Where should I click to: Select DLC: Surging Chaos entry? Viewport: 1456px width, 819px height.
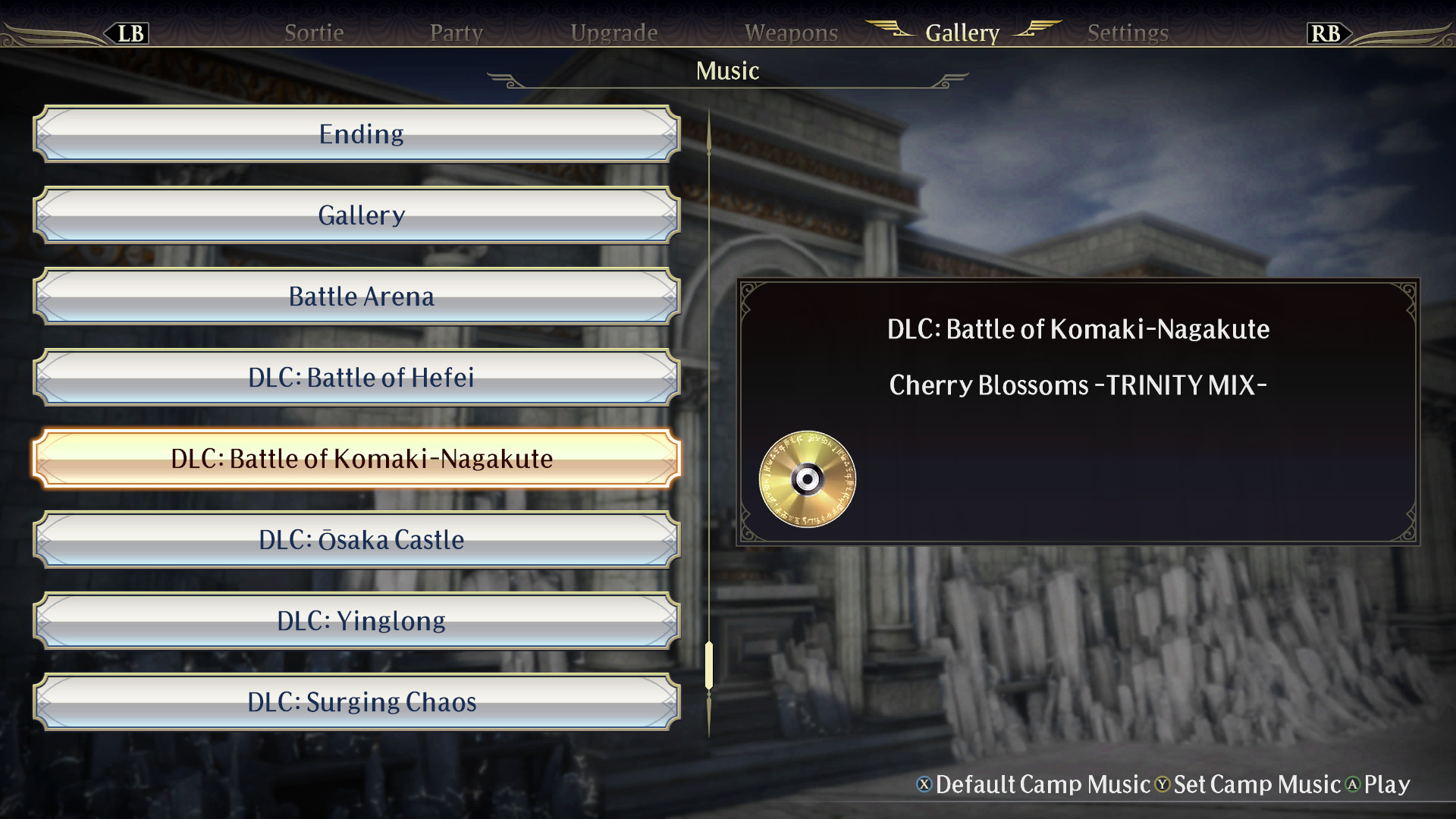click(361, 702)
